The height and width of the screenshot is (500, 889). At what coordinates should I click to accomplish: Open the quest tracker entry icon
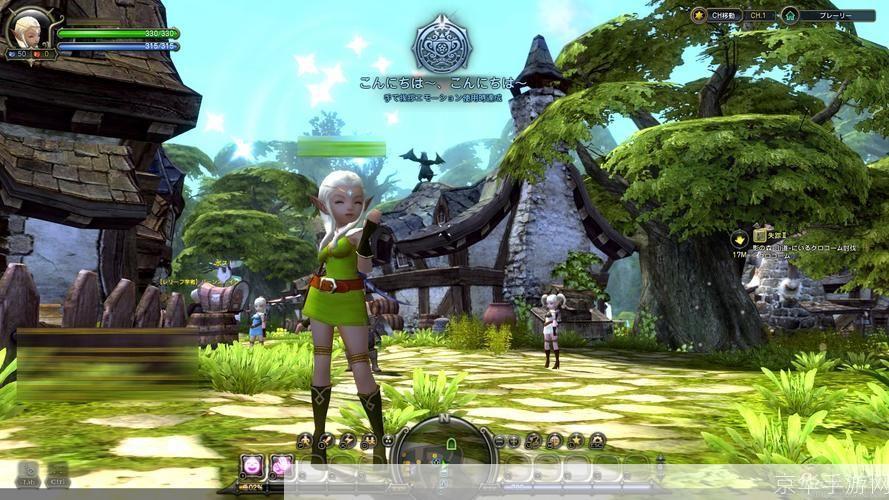click(739, 239)
